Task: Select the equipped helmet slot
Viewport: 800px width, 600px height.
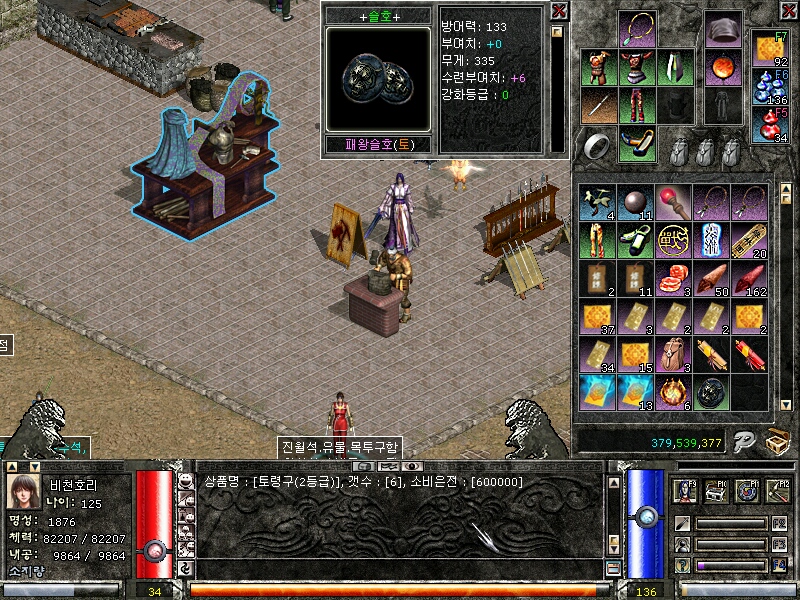Action: (722, 29)
